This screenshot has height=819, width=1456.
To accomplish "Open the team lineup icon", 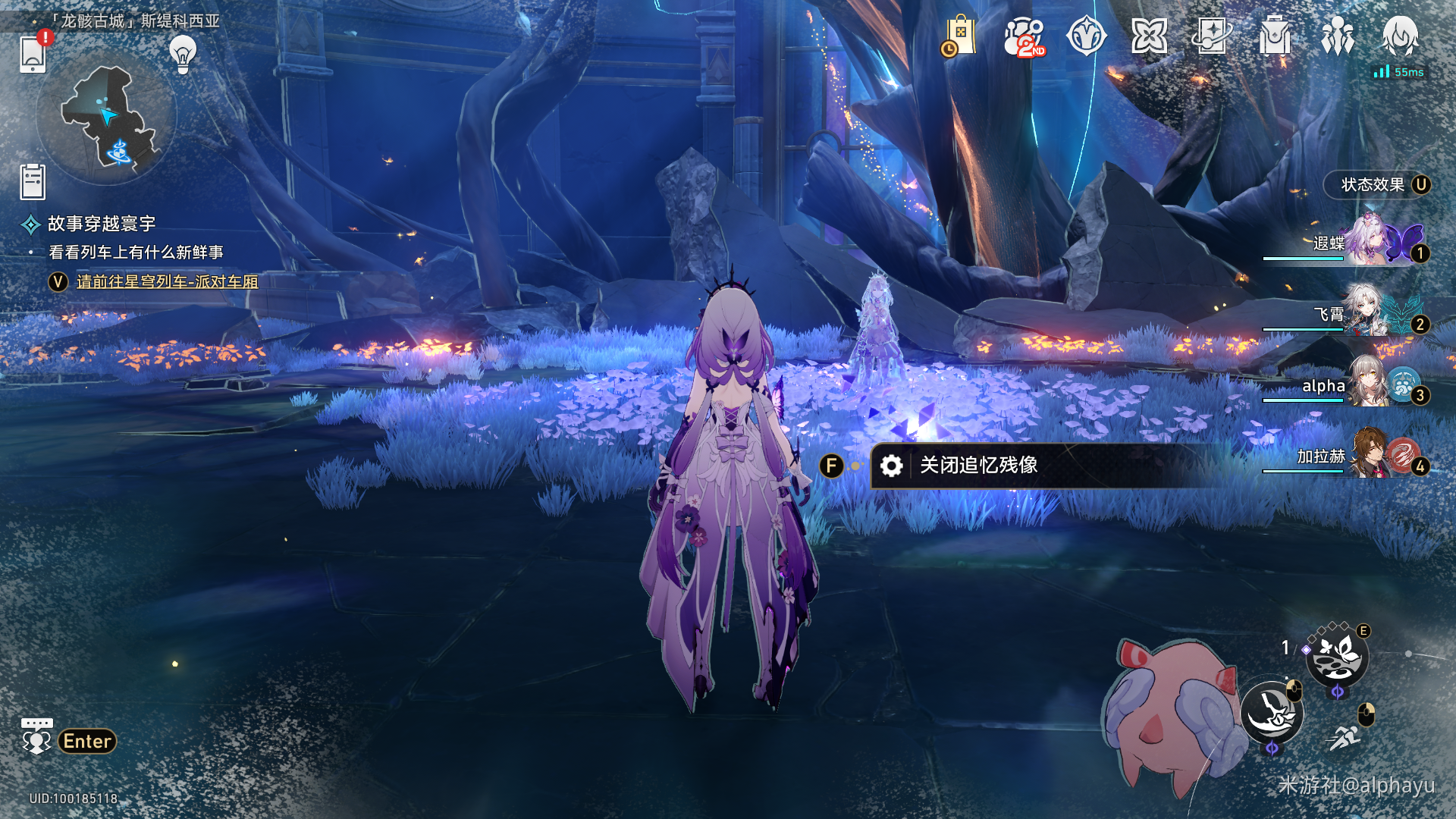I will 1337,36.
